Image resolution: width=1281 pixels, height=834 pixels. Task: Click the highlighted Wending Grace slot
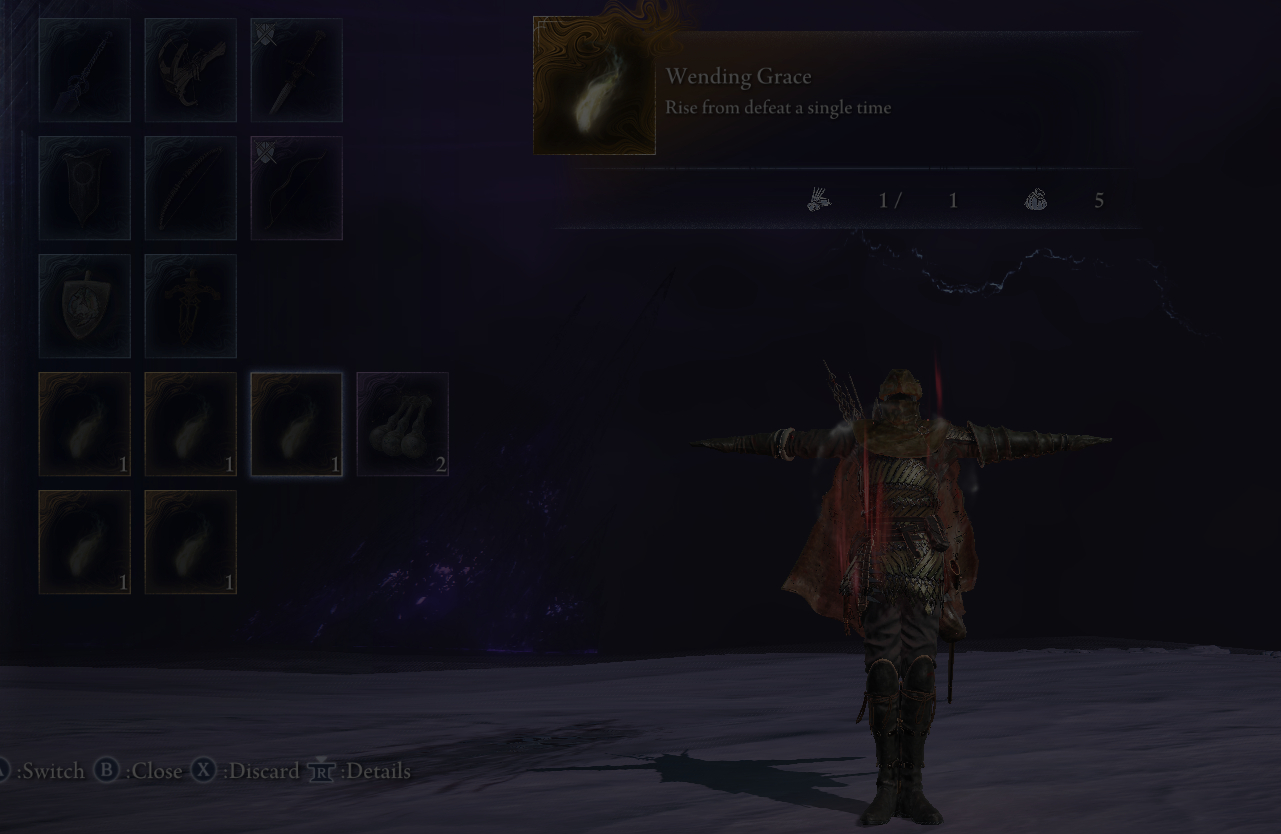[x=297, y=424]
